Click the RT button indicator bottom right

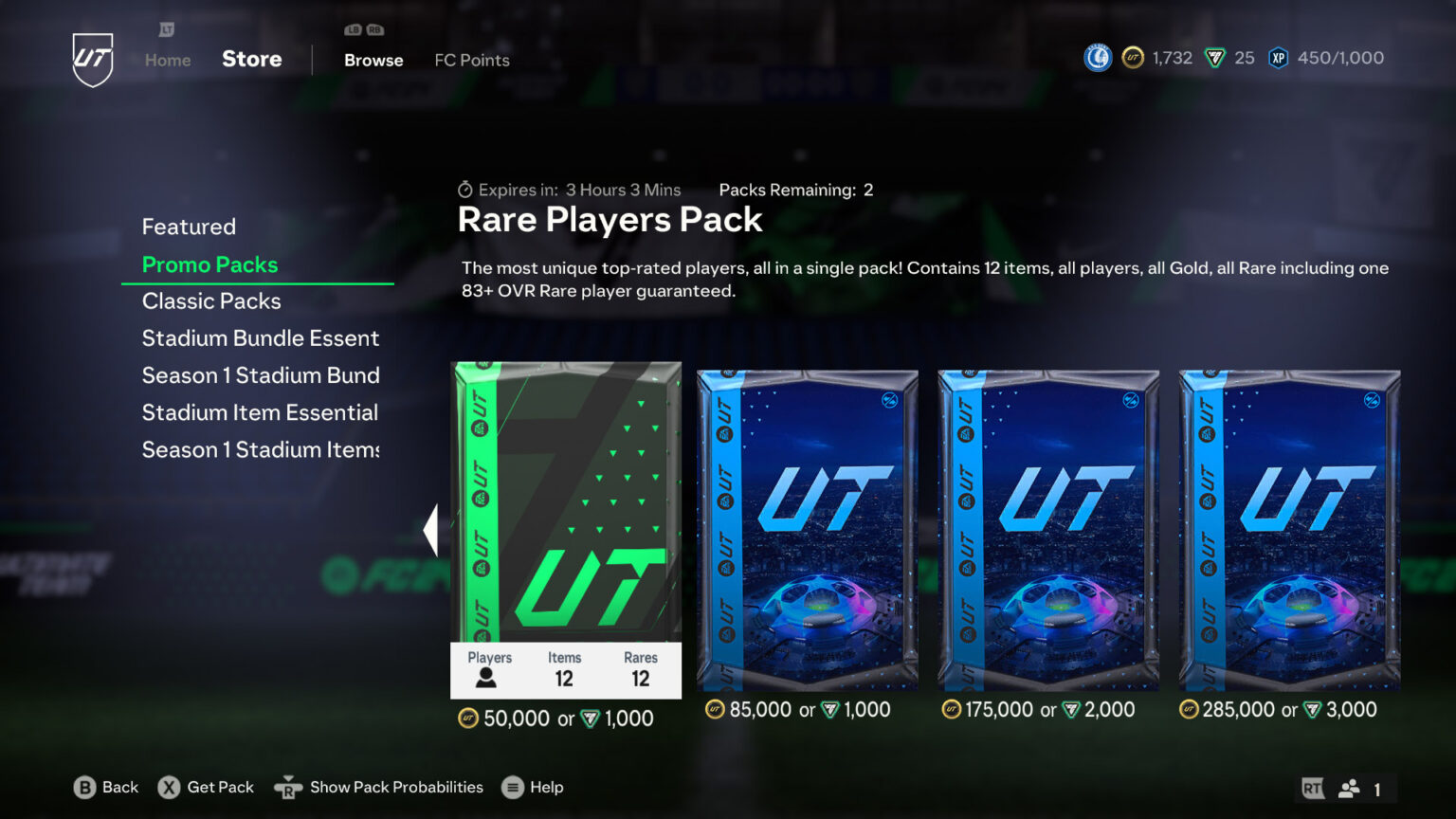(x=1311, y=787)
